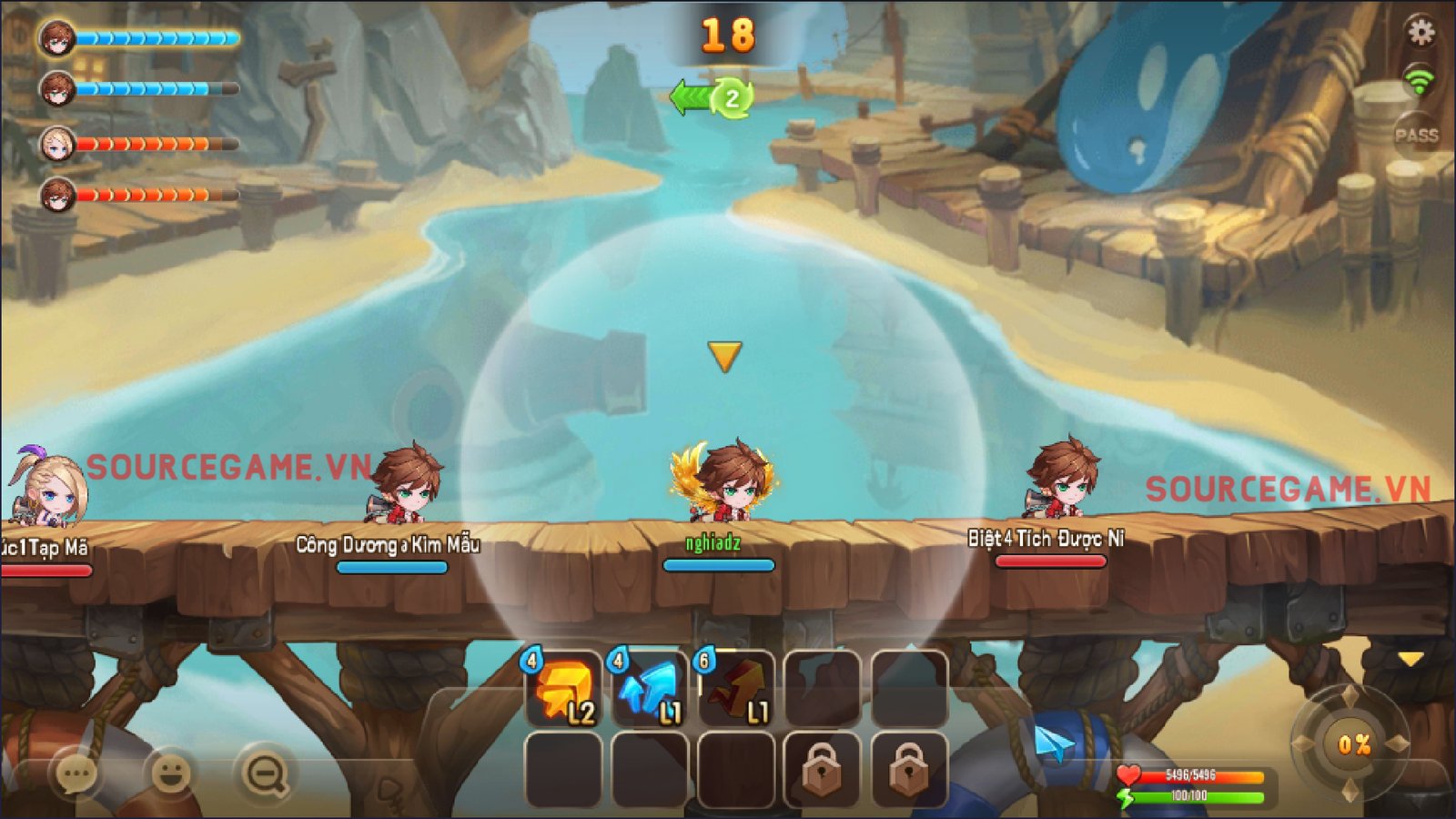Click the magnifier zoom-out button

[x=265, y=773]
